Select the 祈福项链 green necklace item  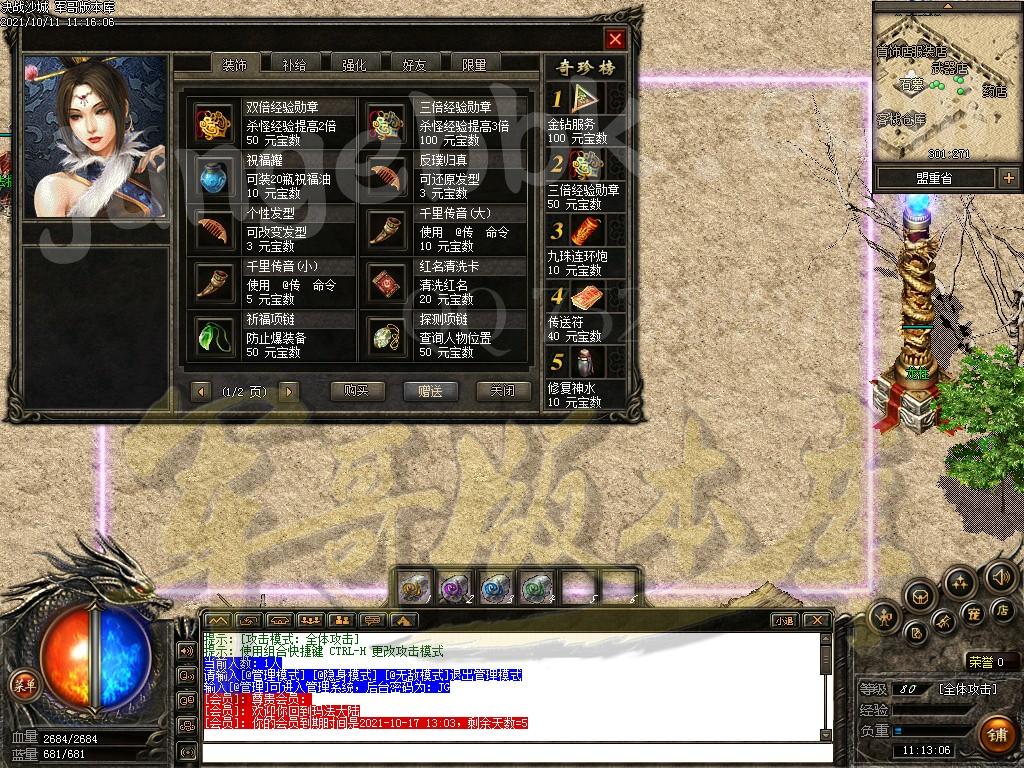tap(212, 336)
